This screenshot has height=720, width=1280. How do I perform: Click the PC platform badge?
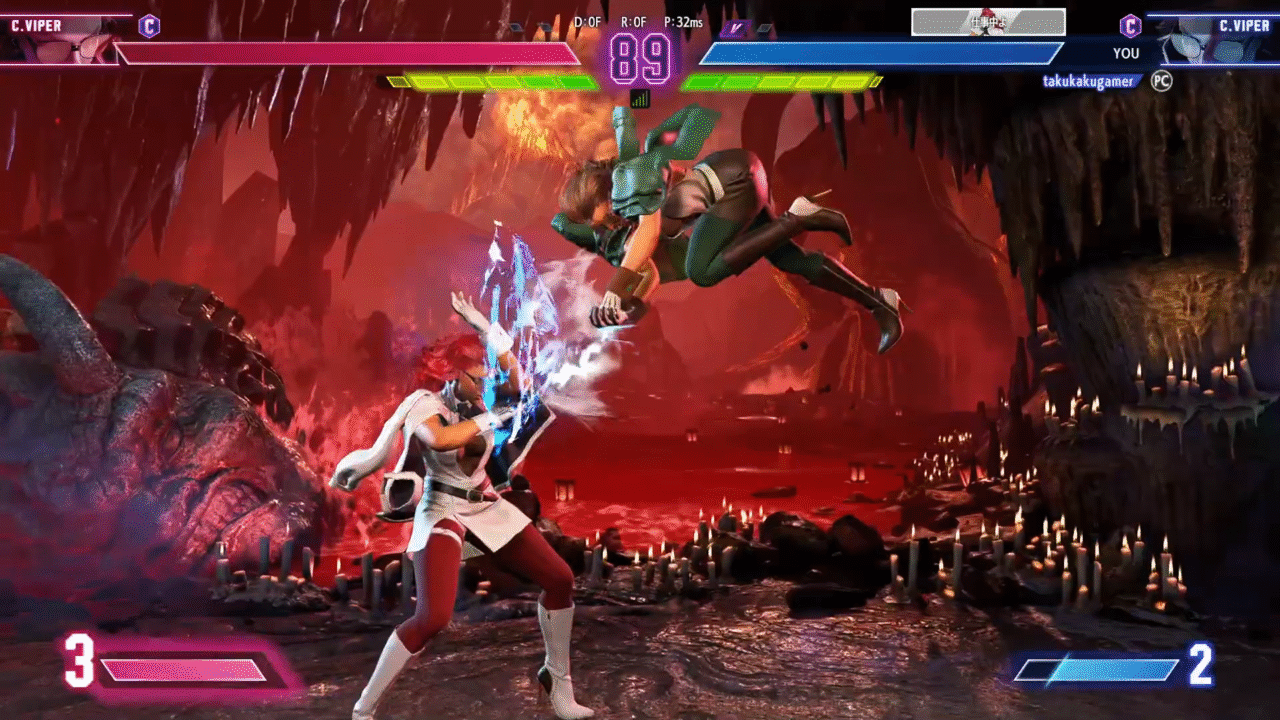click(x=1161, y=81)
